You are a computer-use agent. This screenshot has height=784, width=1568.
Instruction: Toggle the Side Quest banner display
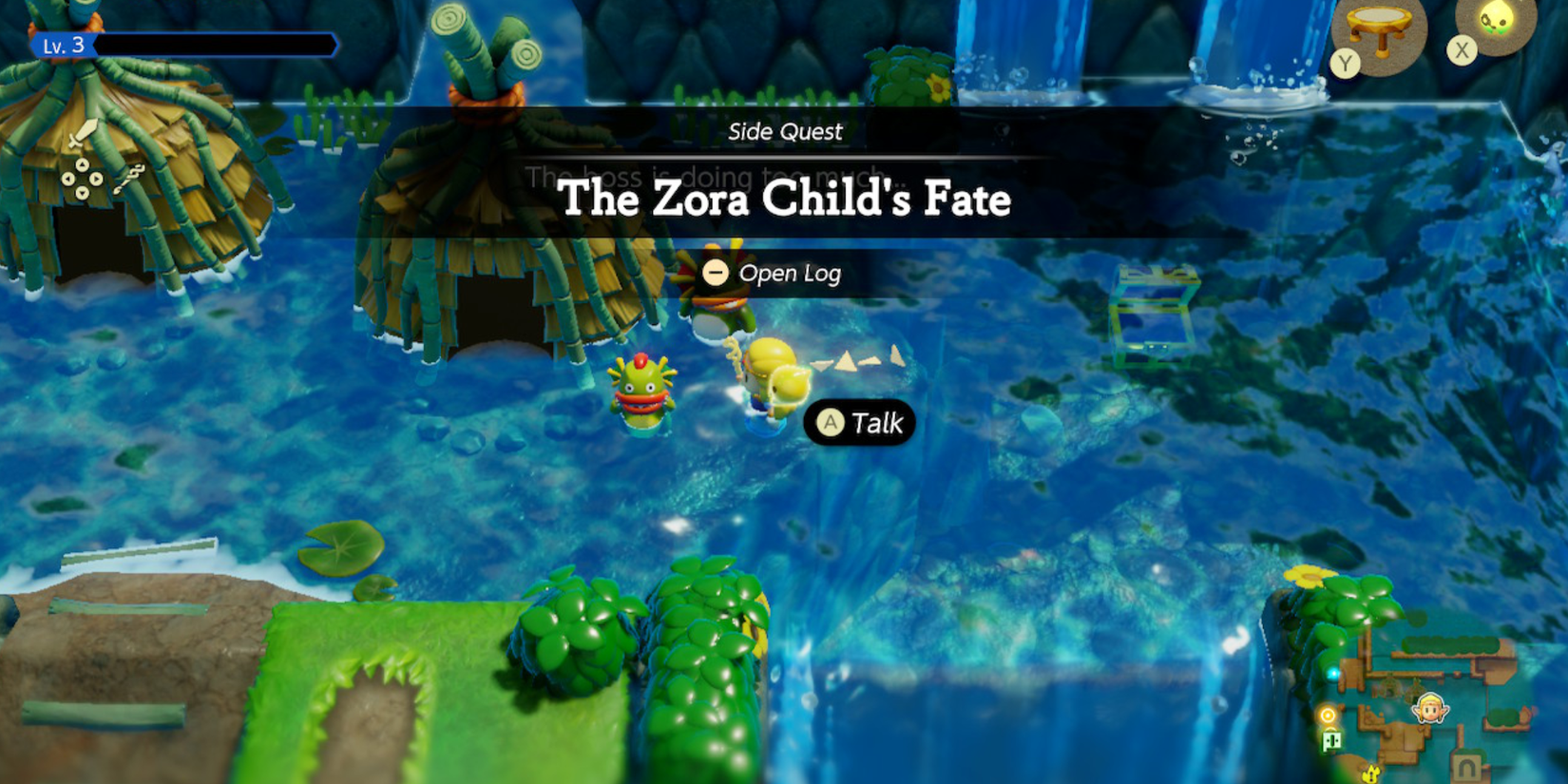tap(784, 132)
